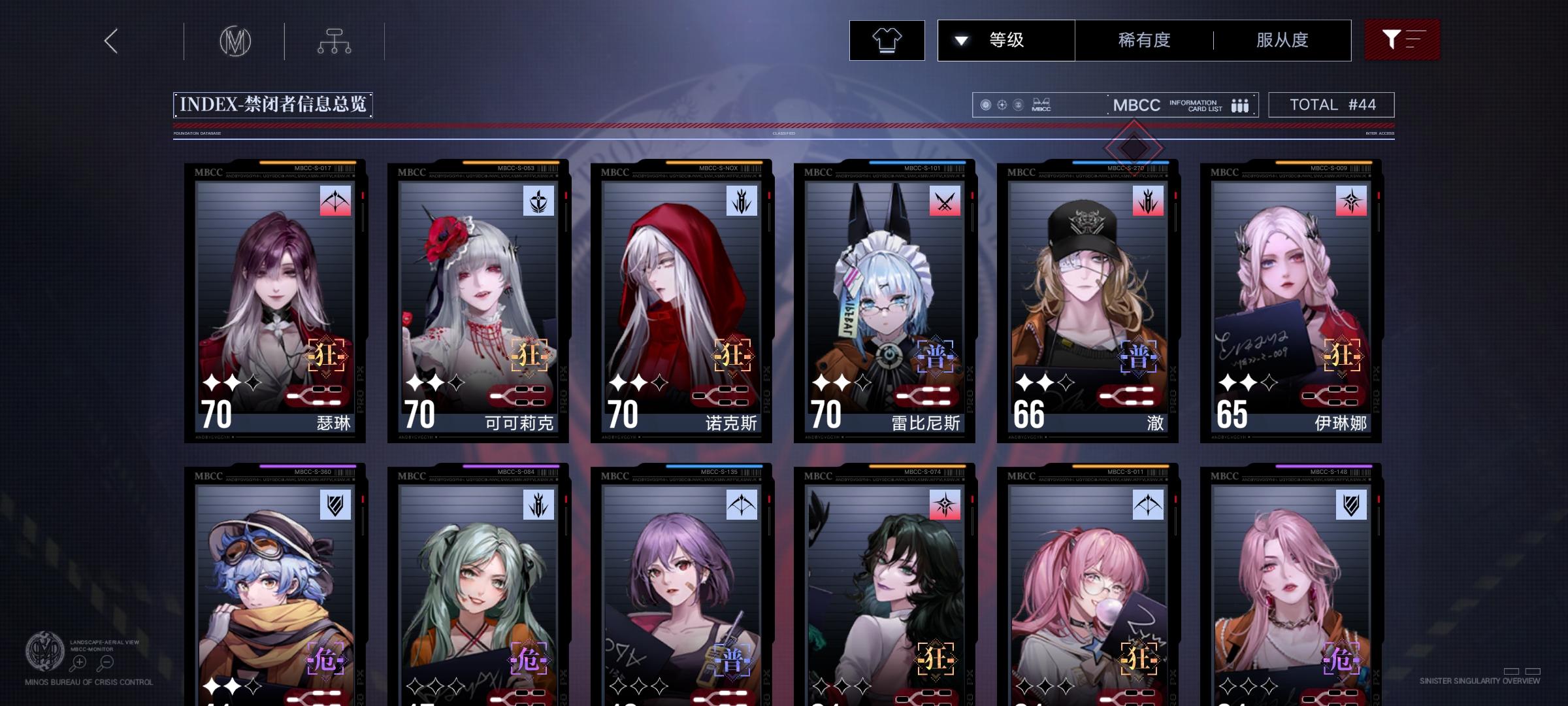The height and width of the screenshot is (706, 1568).
Task: Open the hierarchy chart icon near top left
Action: tap(335, 41)
